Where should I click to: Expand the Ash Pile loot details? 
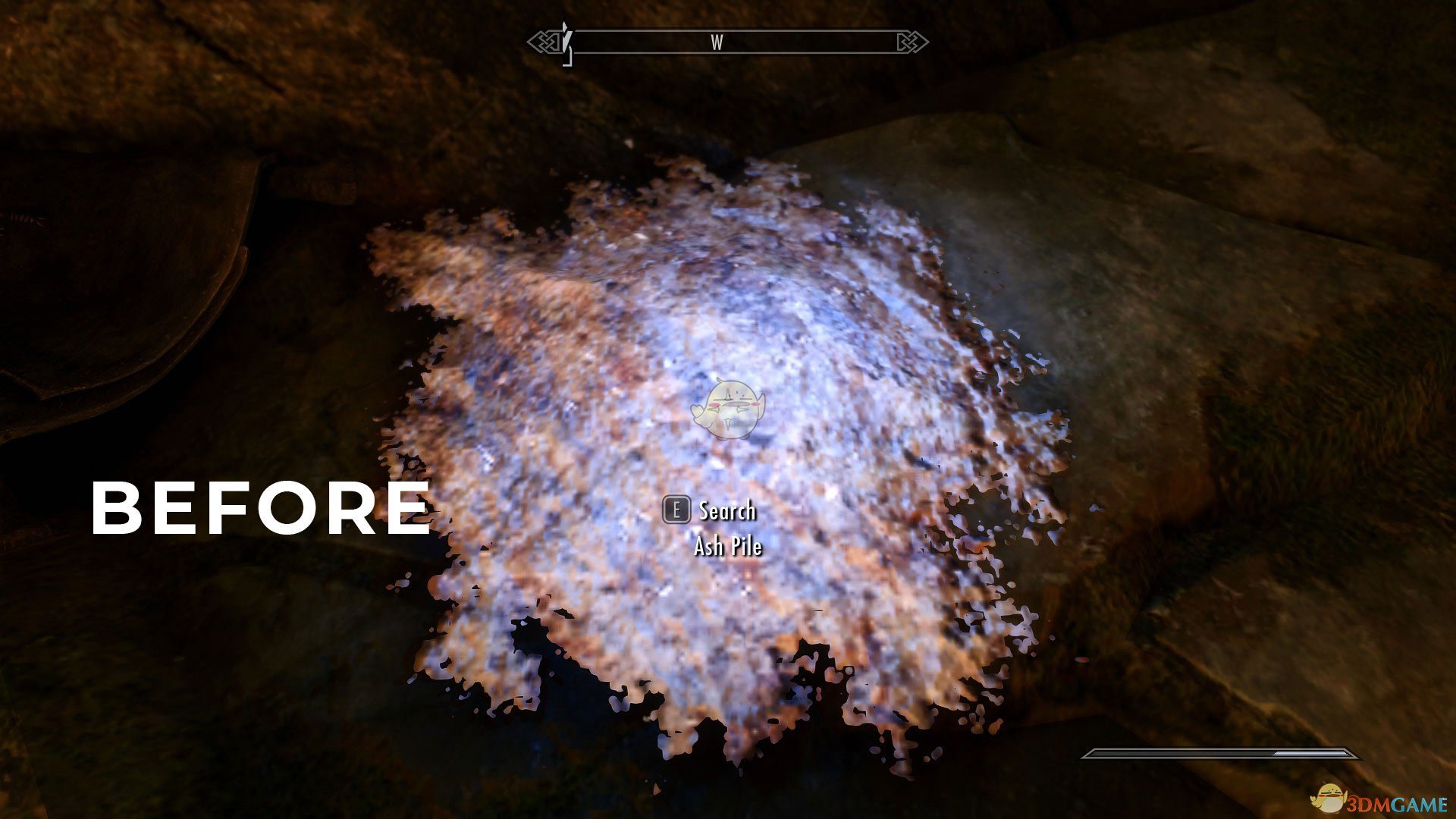coord(730,545)
